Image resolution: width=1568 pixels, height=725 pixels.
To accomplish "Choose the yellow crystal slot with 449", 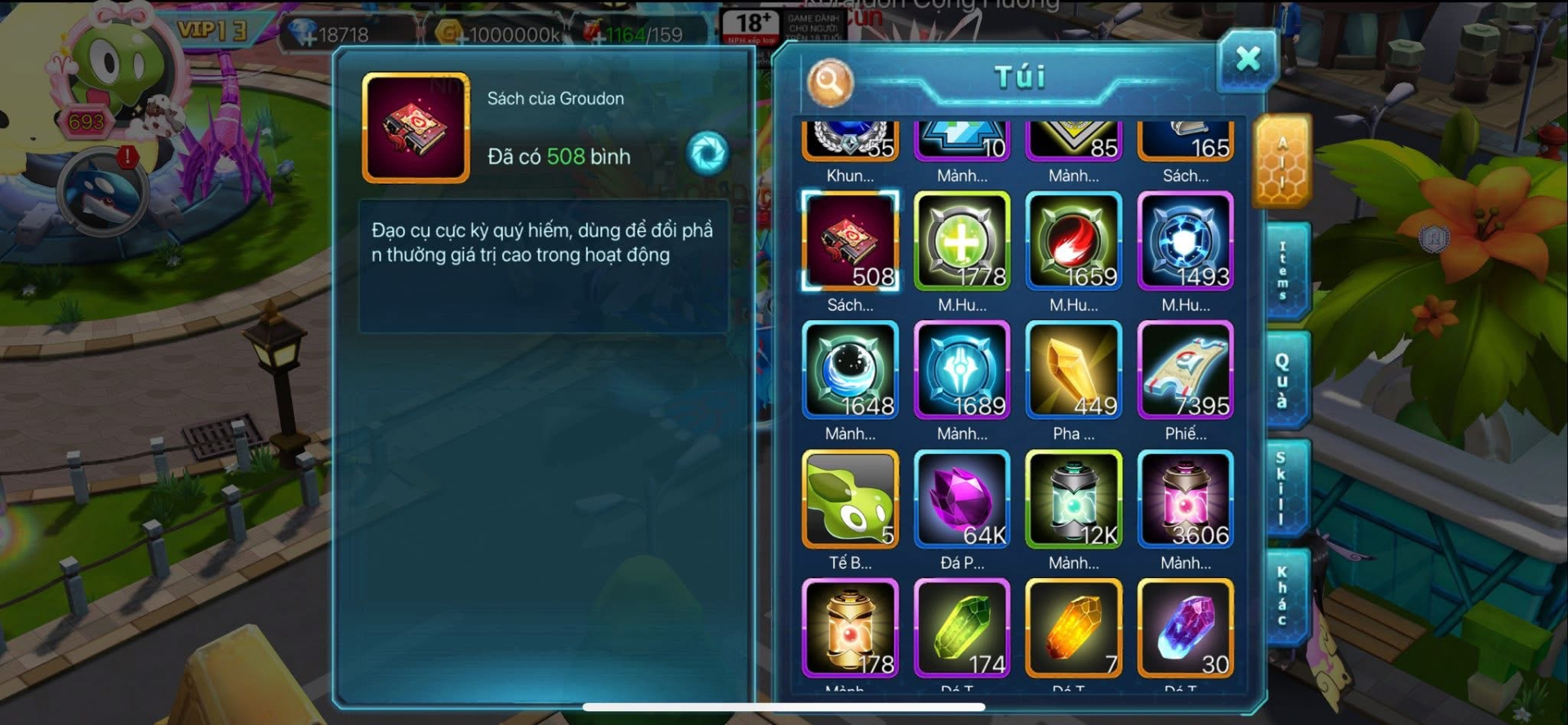I will [x=1074, y=370].
